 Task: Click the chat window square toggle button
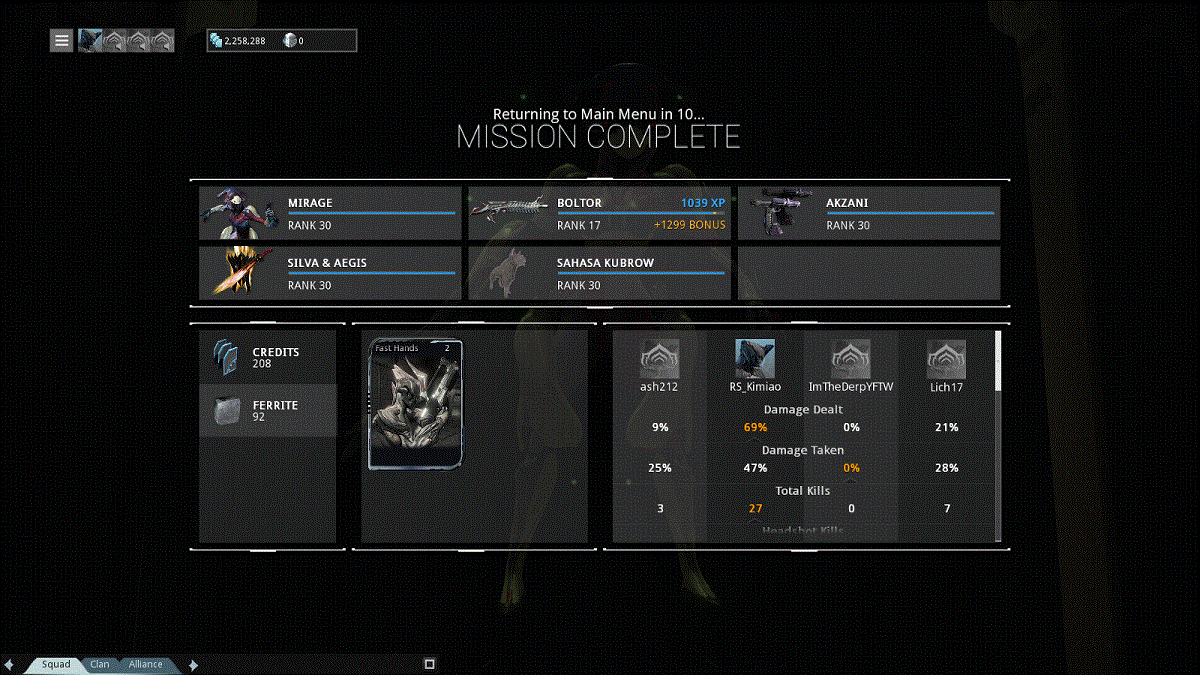429,664
